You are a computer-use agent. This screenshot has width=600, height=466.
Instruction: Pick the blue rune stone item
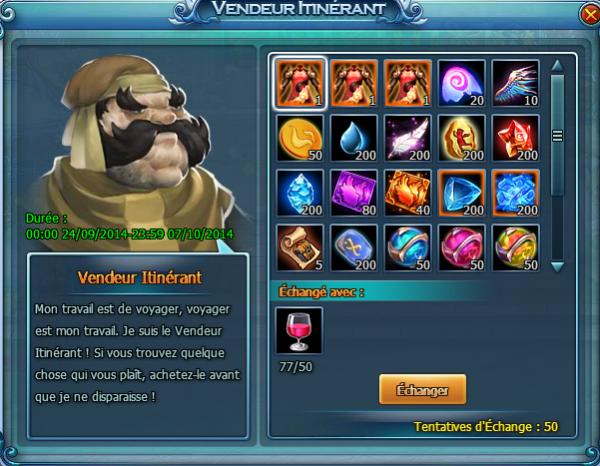[x=352, y=248]
